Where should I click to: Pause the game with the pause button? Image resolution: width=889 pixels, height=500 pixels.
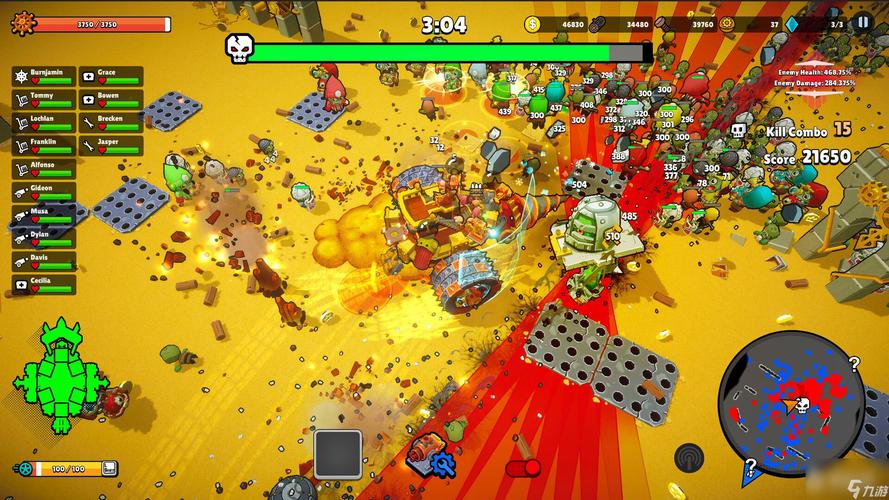pyautogui.click(x=862, y=23)
